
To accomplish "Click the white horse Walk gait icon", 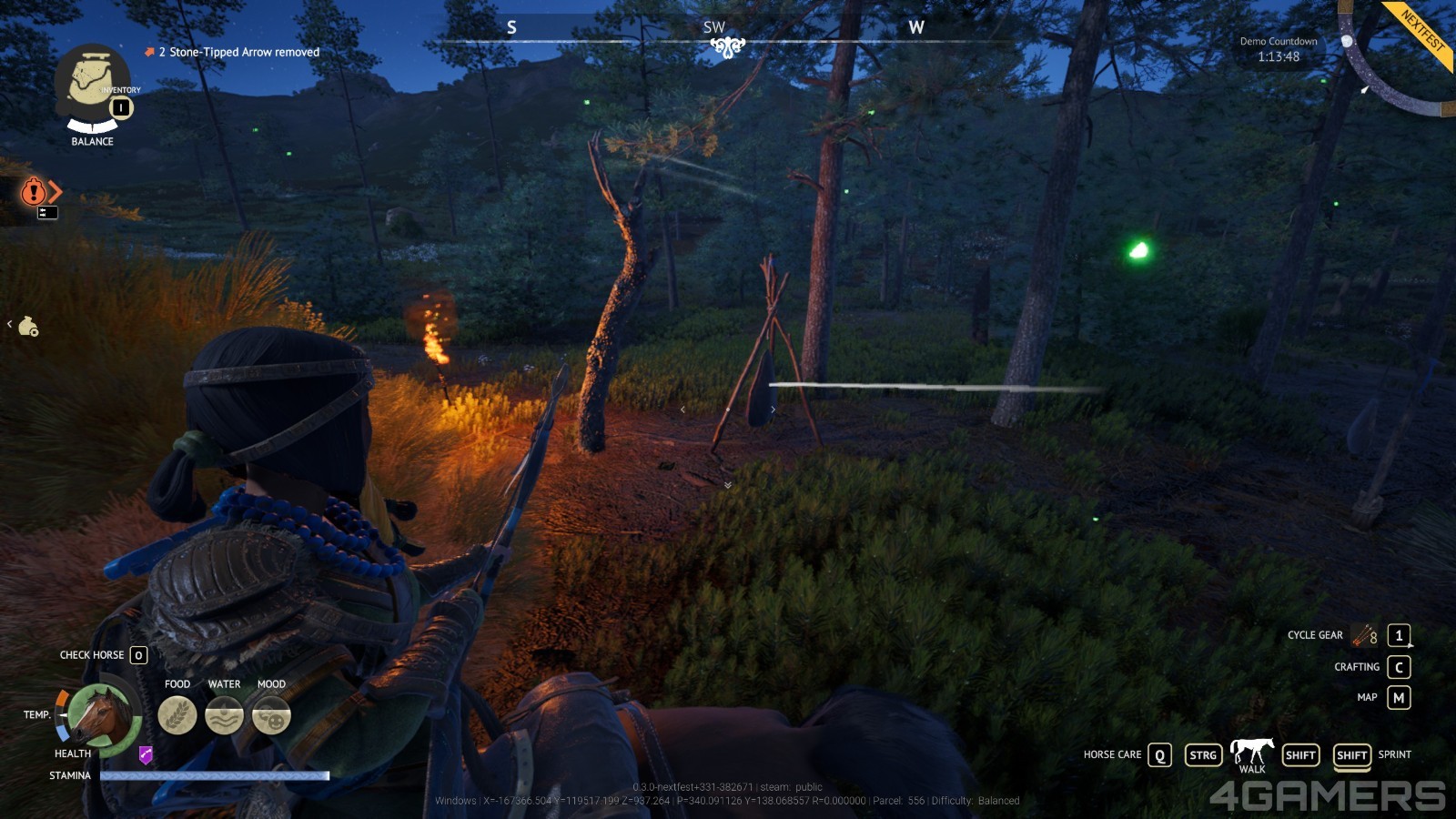I will point(1252,752).
